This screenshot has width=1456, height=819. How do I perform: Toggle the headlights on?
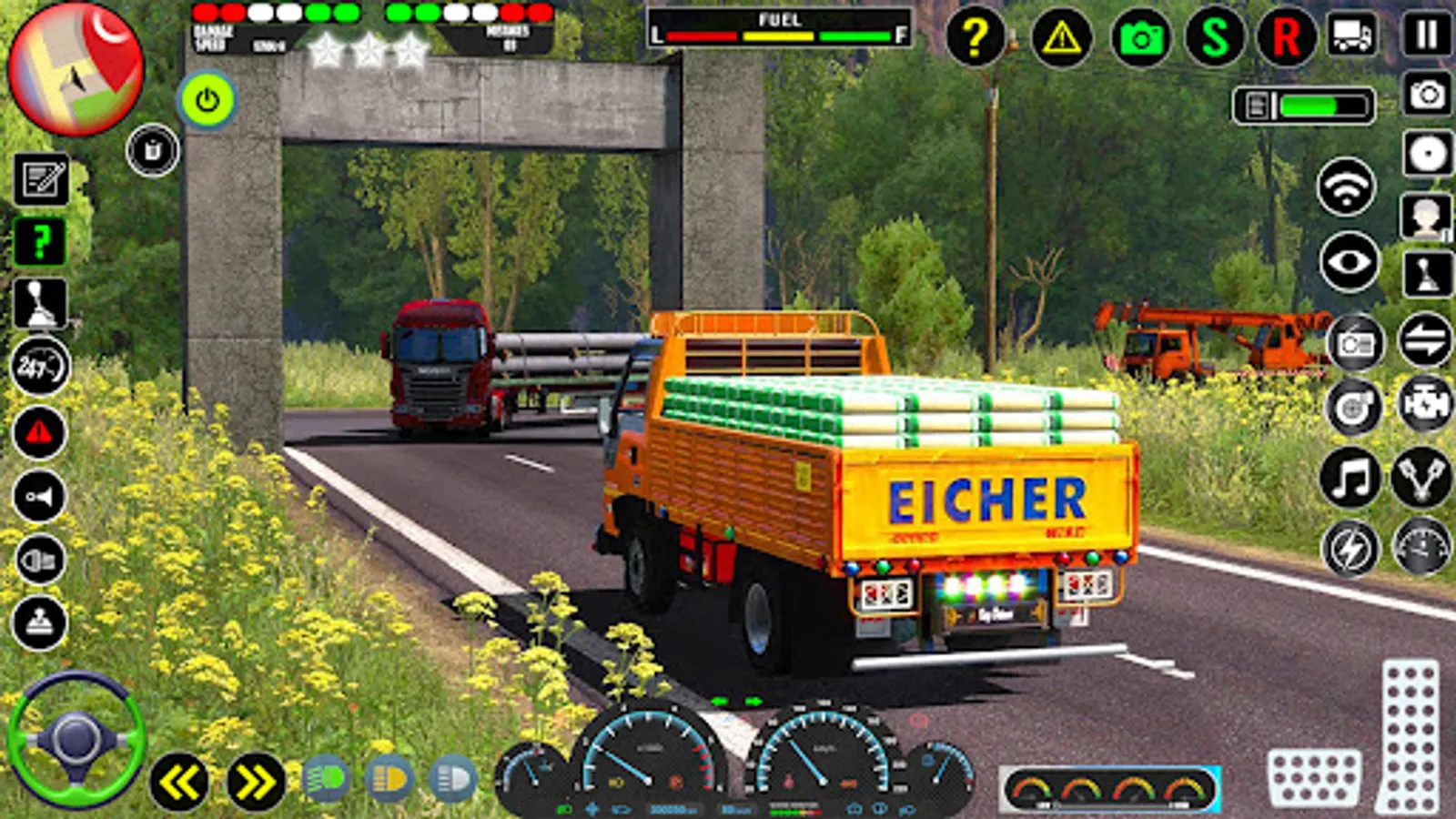[x=388, y=777]
